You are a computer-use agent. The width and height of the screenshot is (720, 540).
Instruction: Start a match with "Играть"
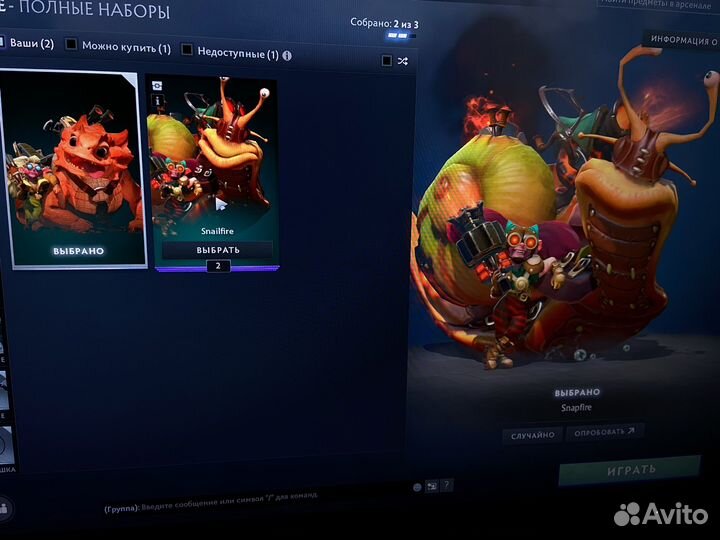click(630, 469)
